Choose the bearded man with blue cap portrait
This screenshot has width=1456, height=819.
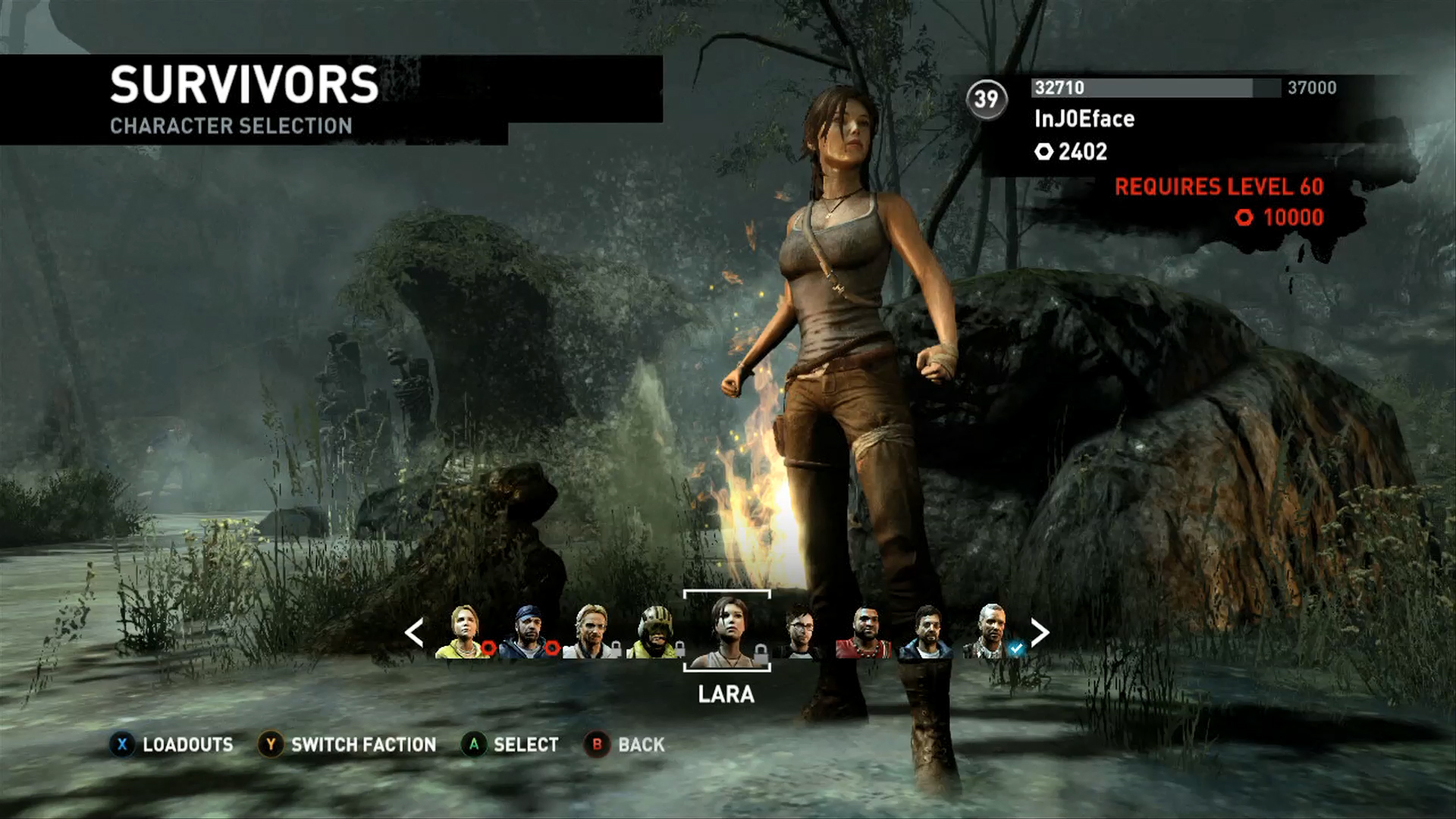coord(527,632)
